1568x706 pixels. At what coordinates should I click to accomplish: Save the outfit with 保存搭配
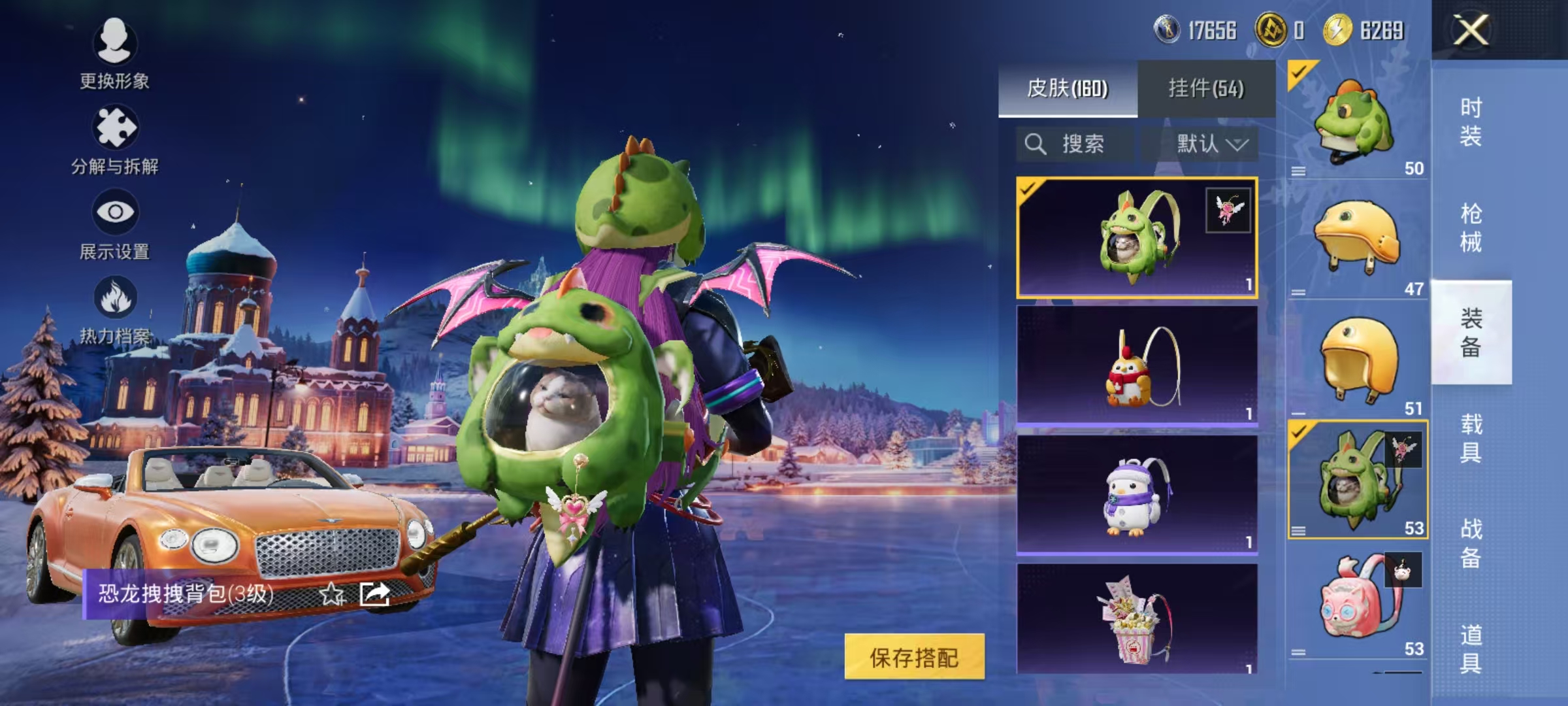(914, 657)
